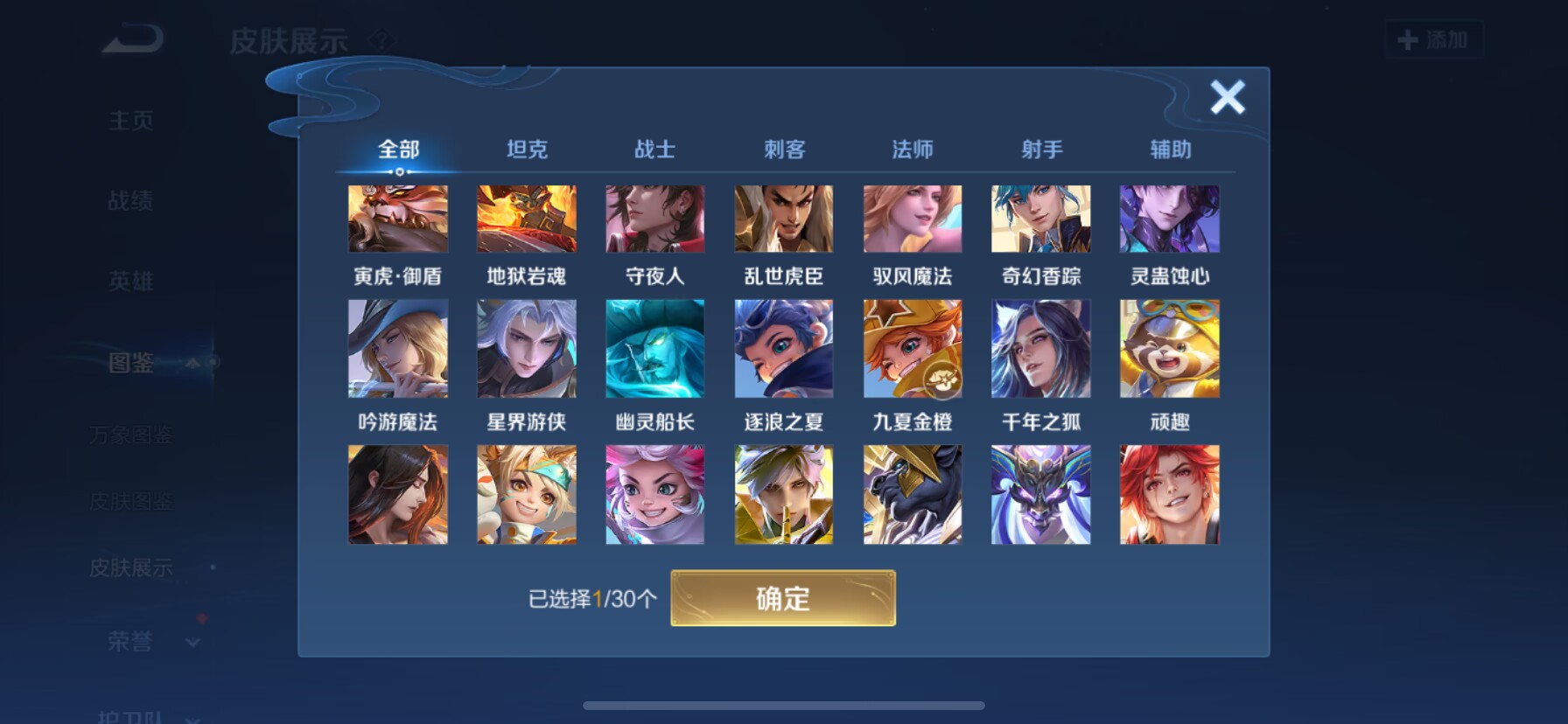Choose the 奇幻香踪 skin

(x=1040, y=218)
